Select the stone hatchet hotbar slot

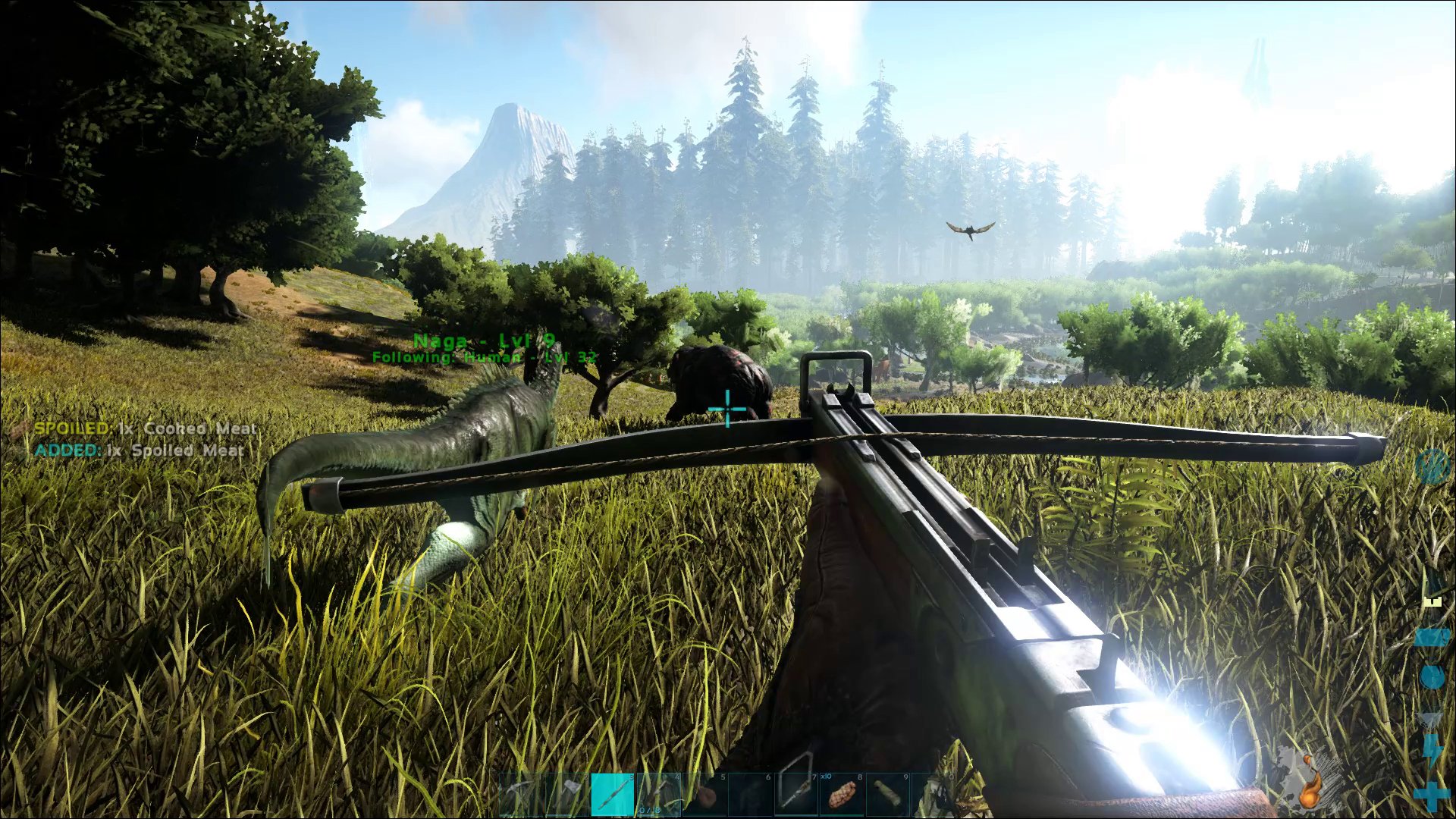tap(567, 795)
